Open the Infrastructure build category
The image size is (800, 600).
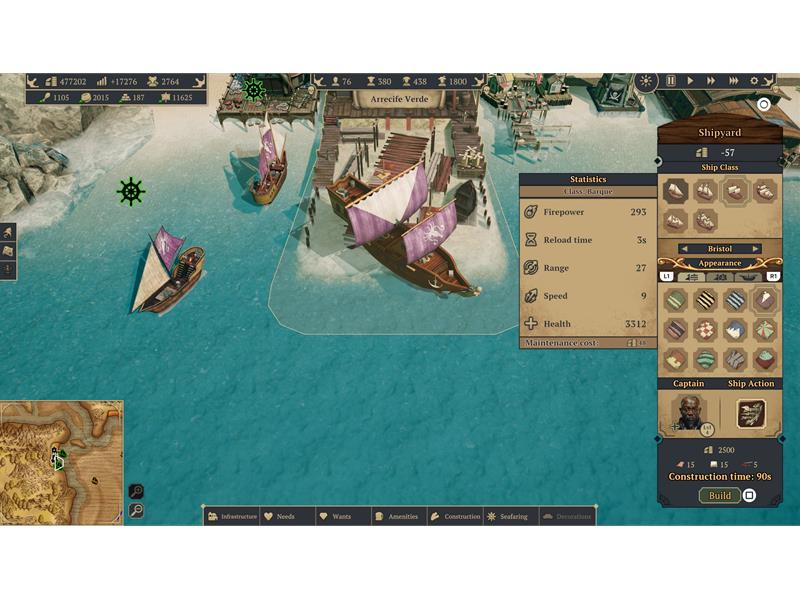tap(232, 516)
